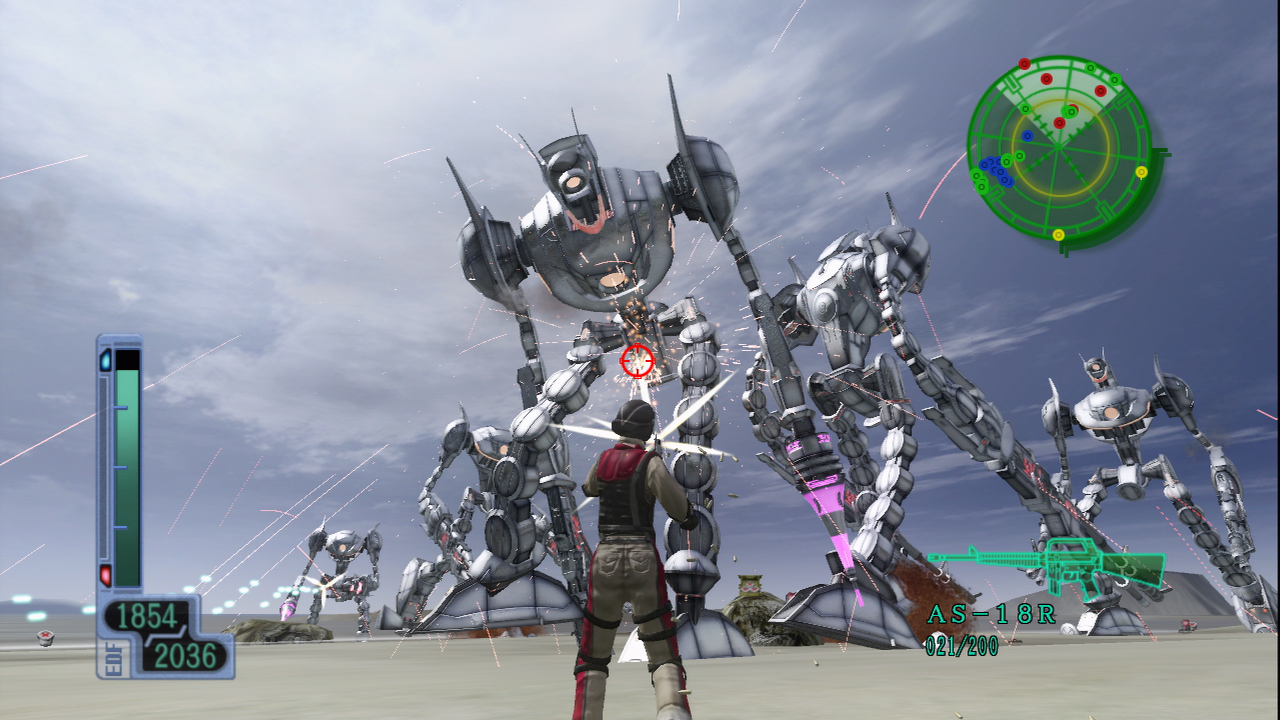This screenshot has width=1280, height=720.
Task: Click the blue water droplet icon above armor bar
Action: tap(104, 360)
